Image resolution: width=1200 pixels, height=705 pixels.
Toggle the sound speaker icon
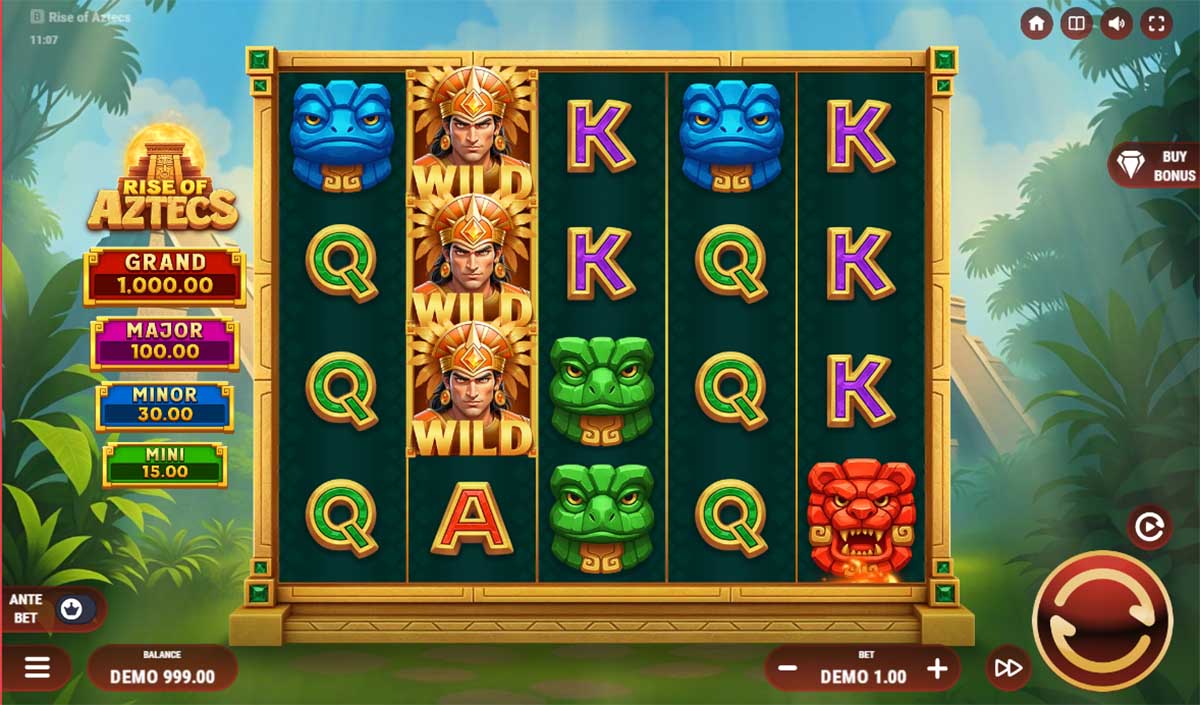coord(1116,24)
